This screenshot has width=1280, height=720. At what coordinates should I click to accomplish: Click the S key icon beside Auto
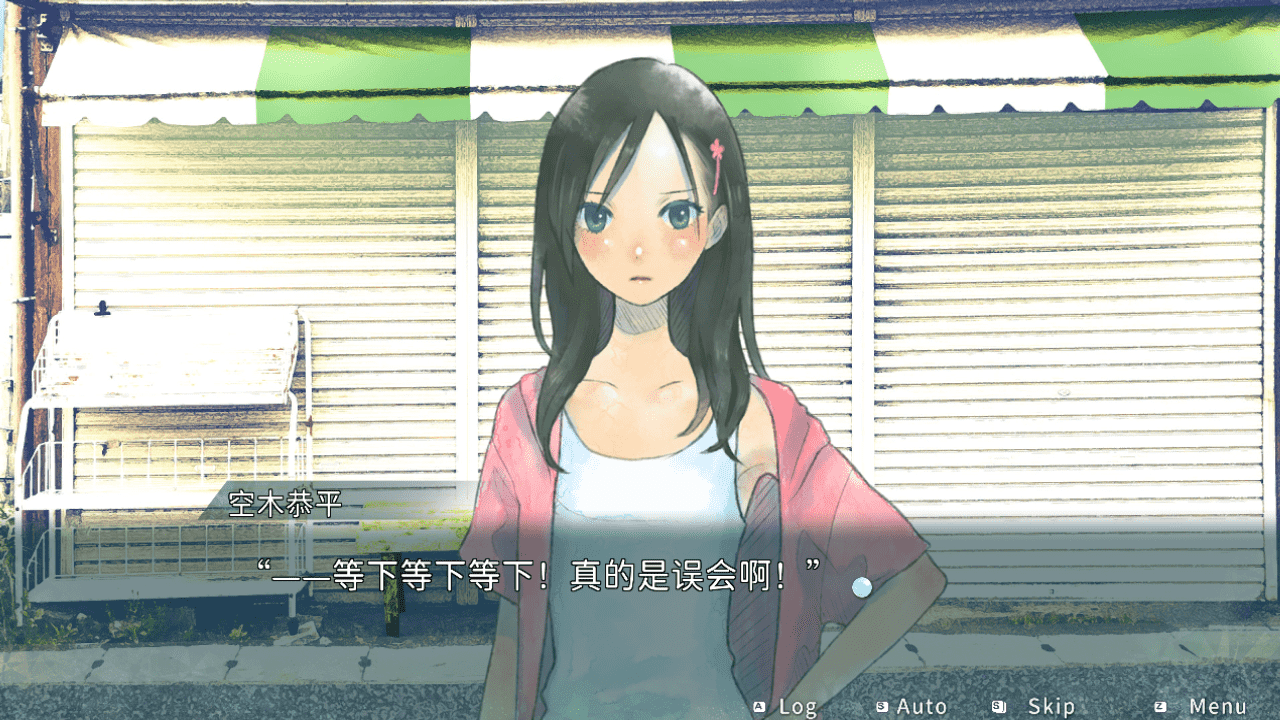[x=884, y=706]
